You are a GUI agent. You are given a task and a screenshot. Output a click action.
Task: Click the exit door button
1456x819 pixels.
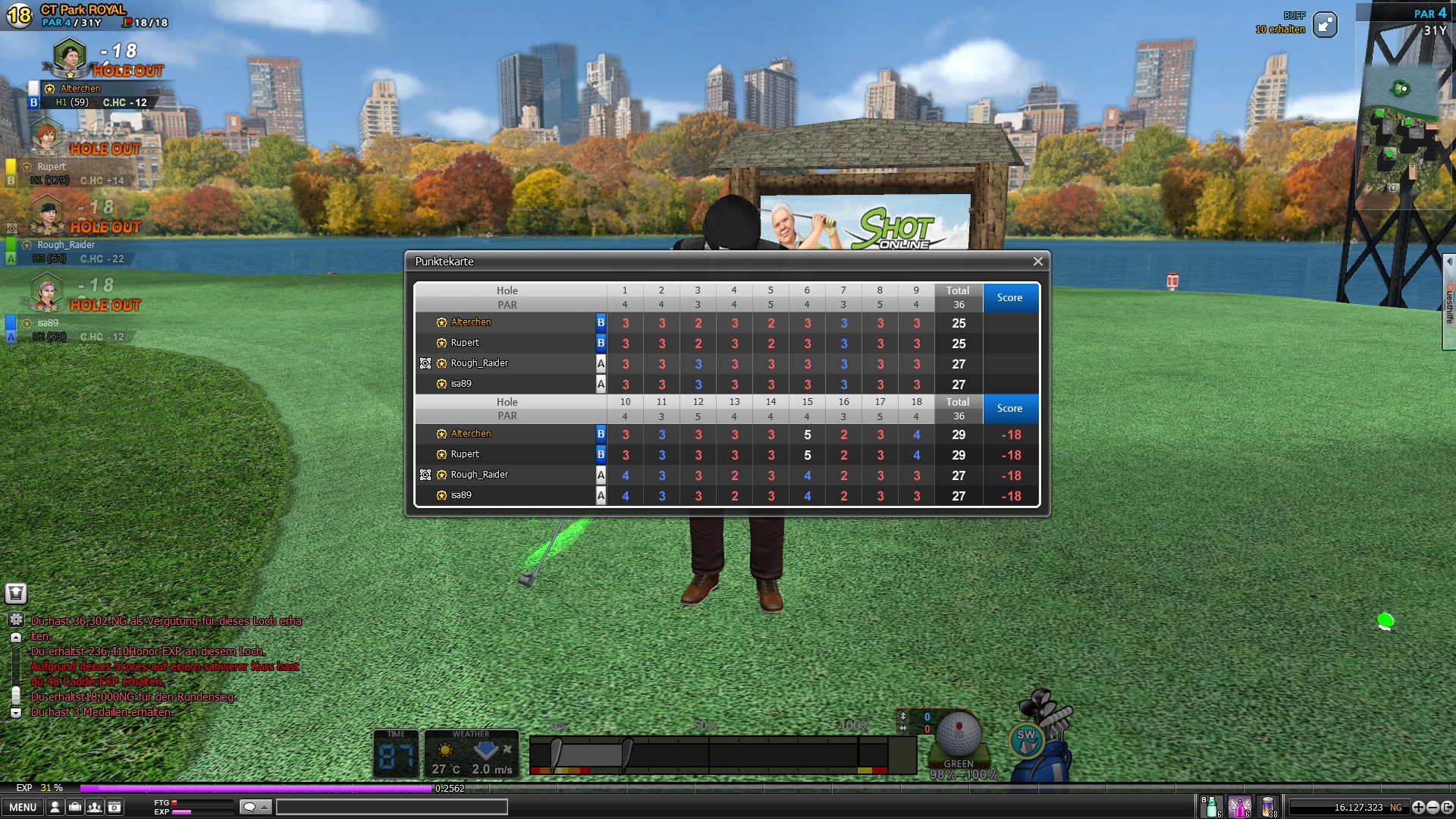pyautogui.click(x=1447, y=808)
